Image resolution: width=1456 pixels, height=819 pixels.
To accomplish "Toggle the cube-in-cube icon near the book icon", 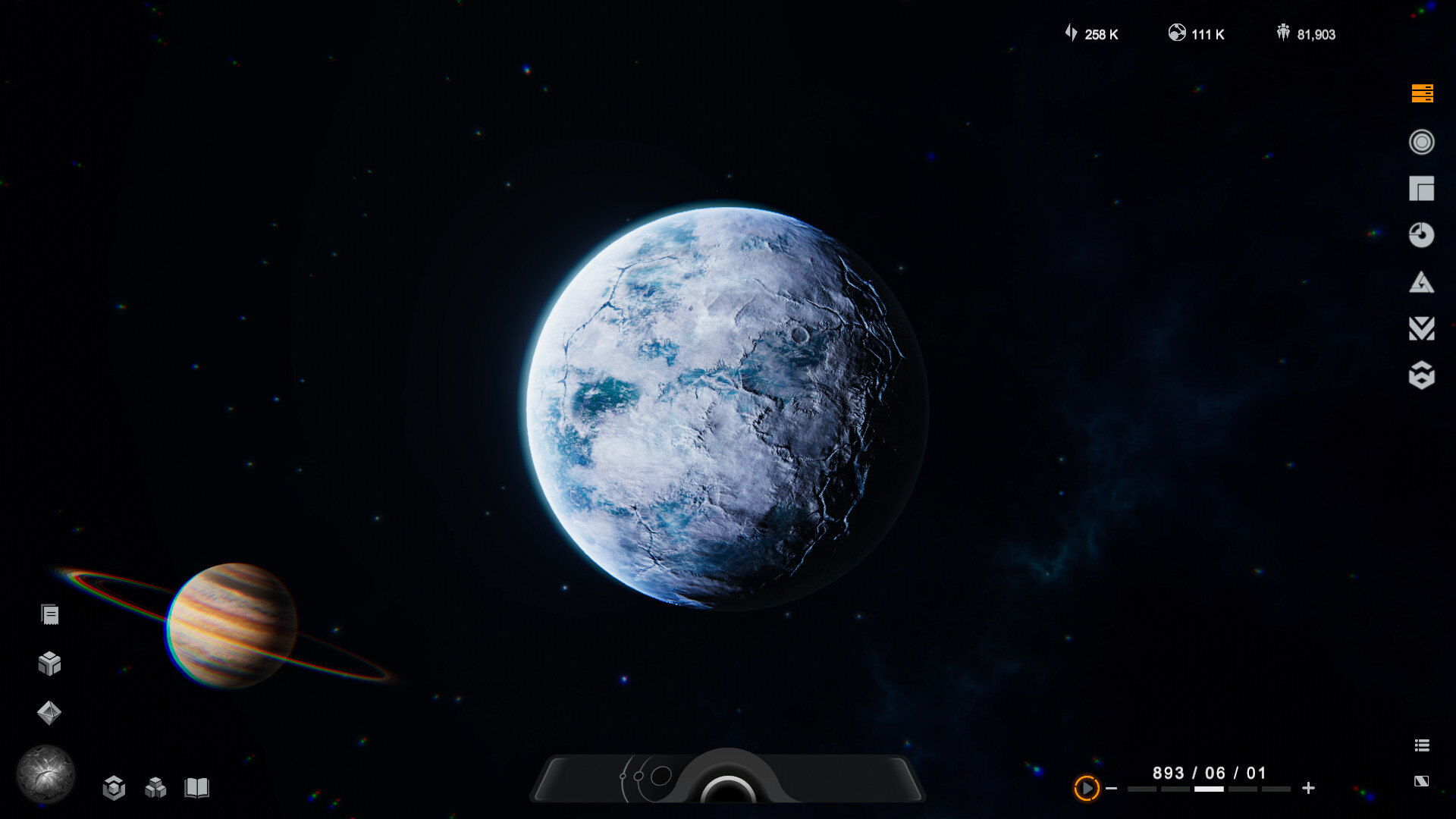I will click(114, 789).
